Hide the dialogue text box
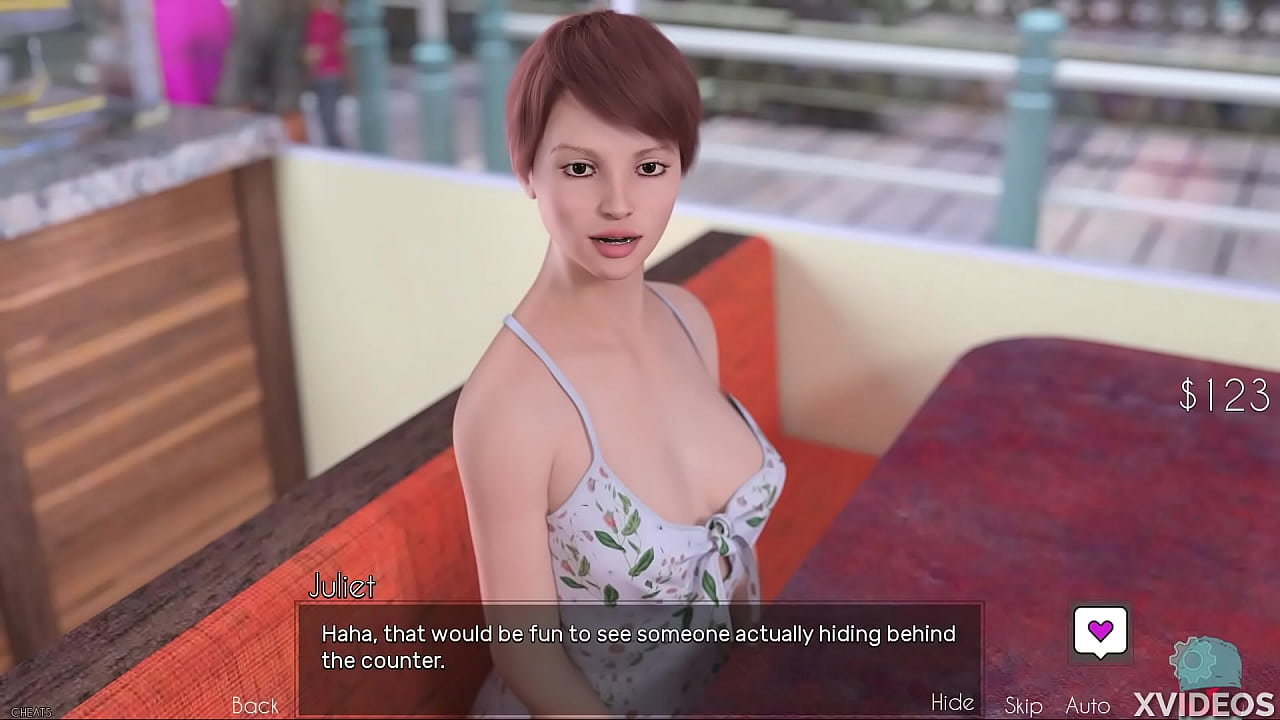Image resolution: width=1280 pixels, height=720 pixels. point(952,702)
